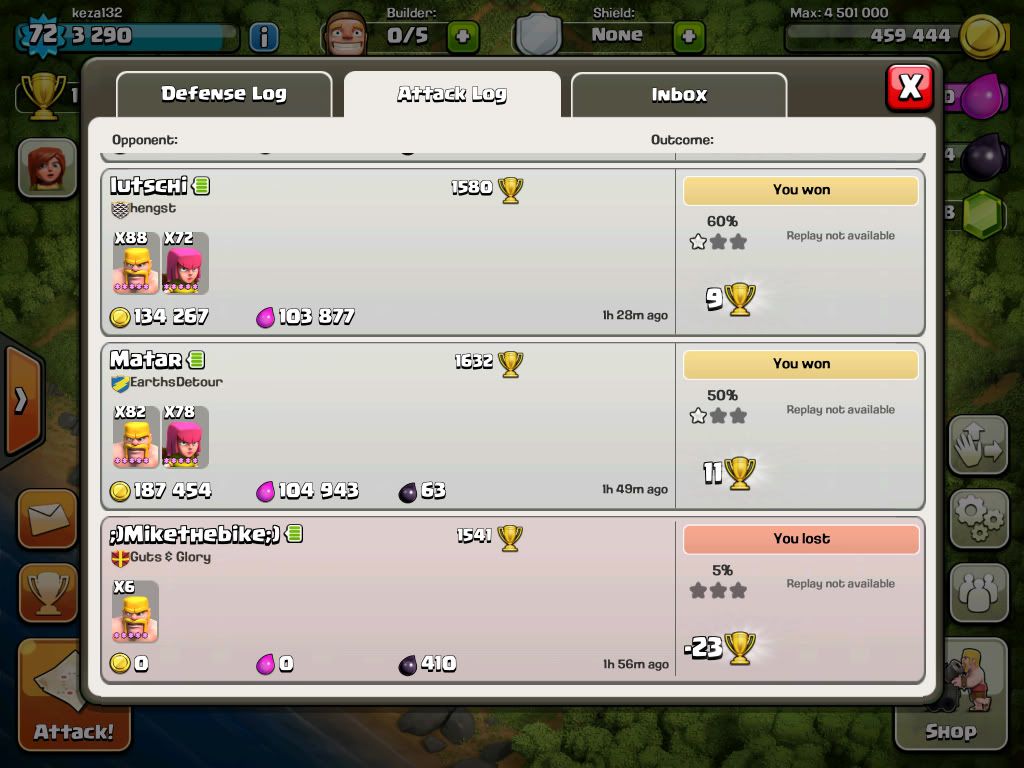The image size is (1024, 768).
Task: View the EarthsDetour clan
Action: [167, 382]
